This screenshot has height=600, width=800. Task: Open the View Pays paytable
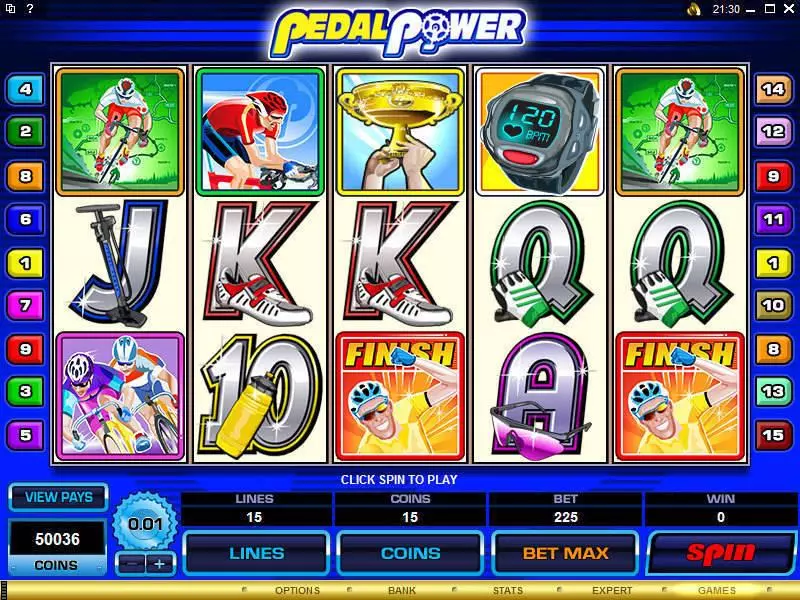[58, 497]
